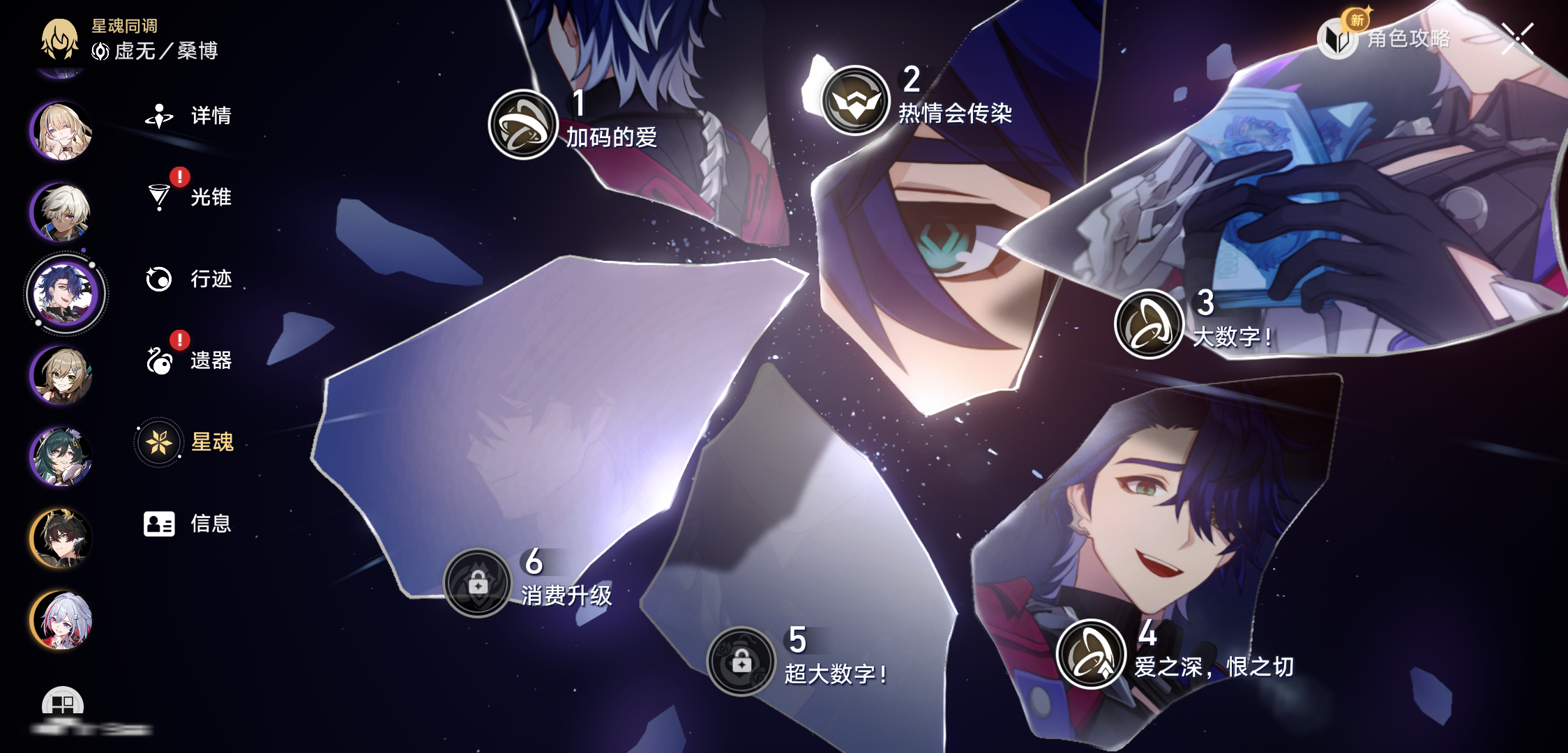This screenshot has height=753, width=1568.
Task: Pick the brown-haired girl portrait with hairclip
Action: pyautogui.click(x=61, y=375)
